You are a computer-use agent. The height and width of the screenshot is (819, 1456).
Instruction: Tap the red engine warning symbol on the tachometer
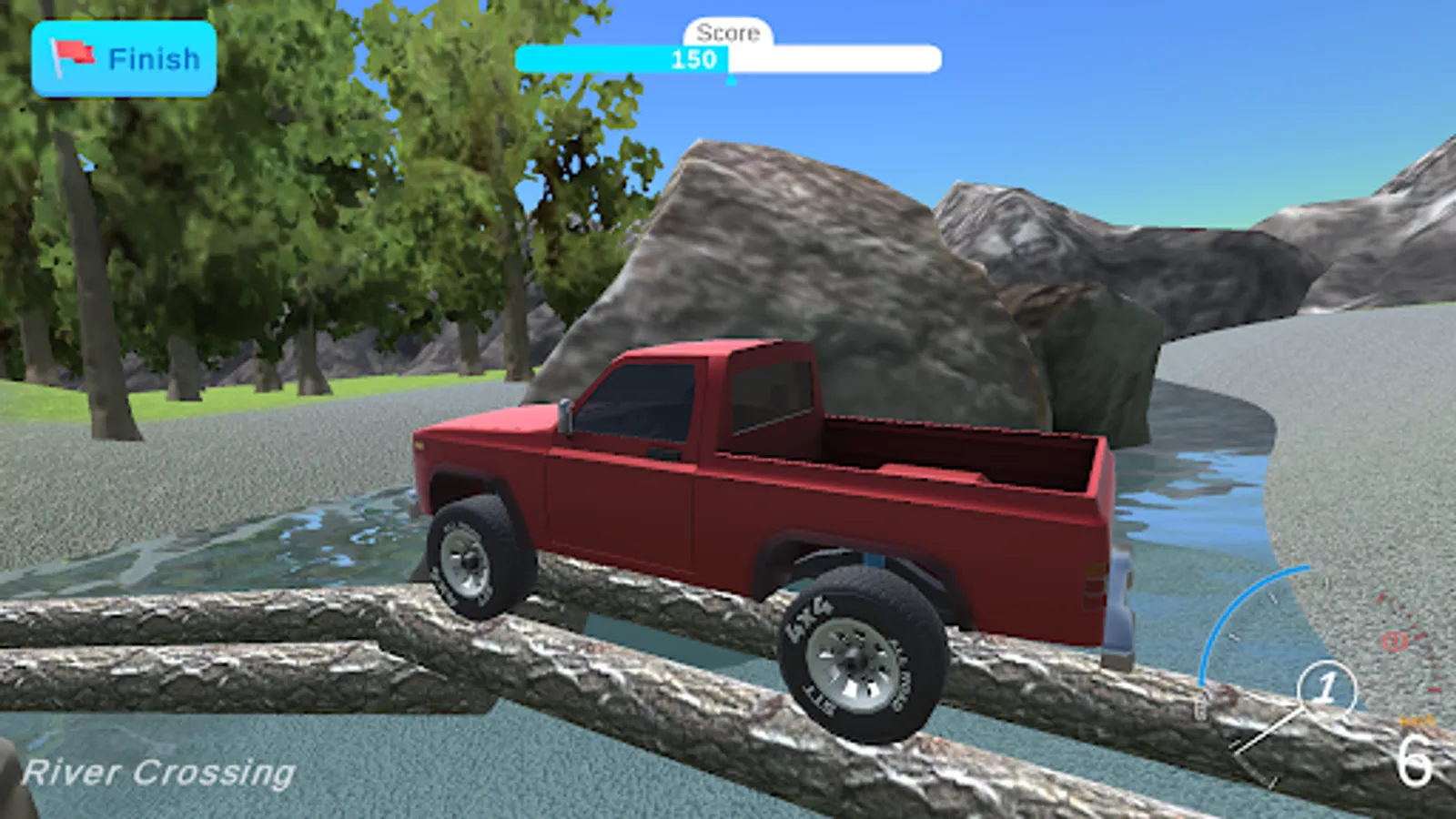coord(1394,640)
